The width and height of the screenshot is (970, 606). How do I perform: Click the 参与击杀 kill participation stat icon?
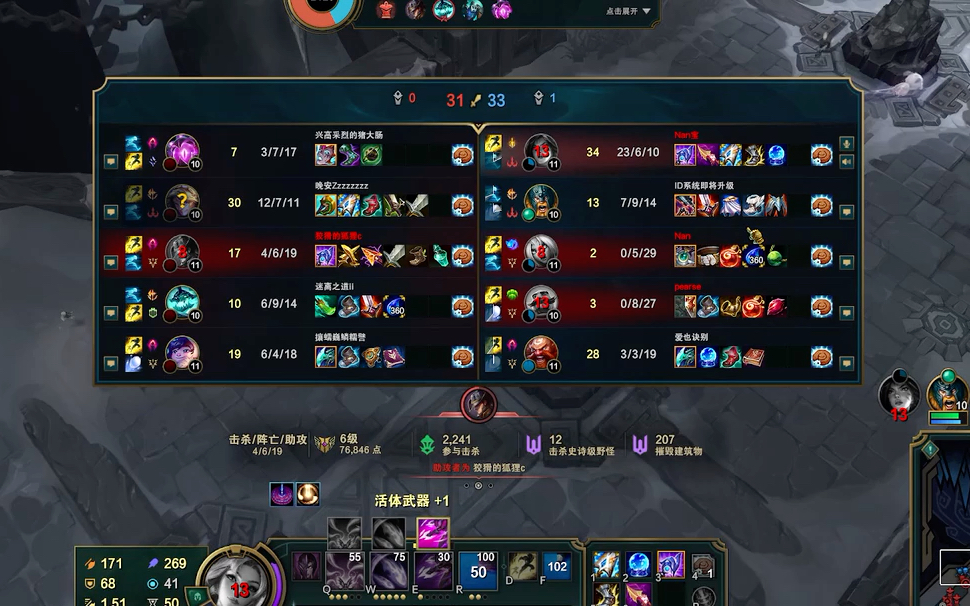[427, 445]
